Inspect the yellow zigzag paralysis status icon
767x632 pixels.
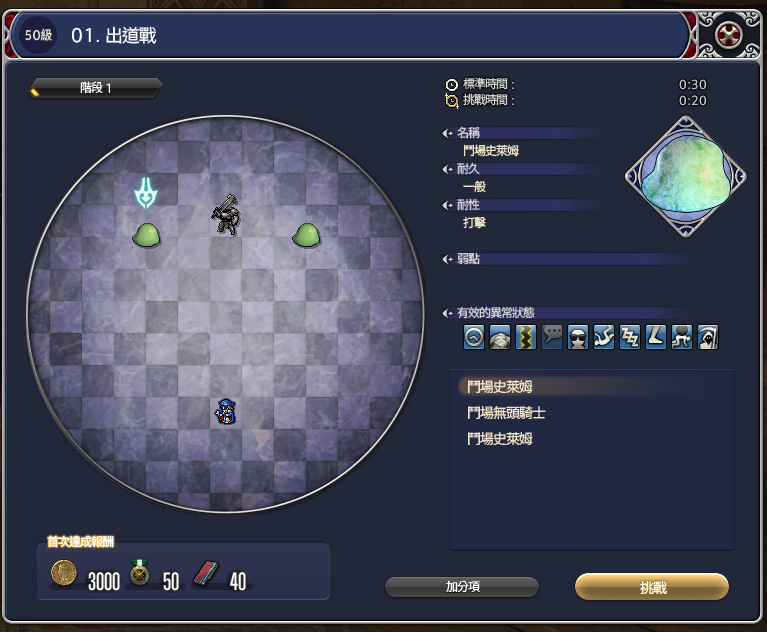click(526, 337)
